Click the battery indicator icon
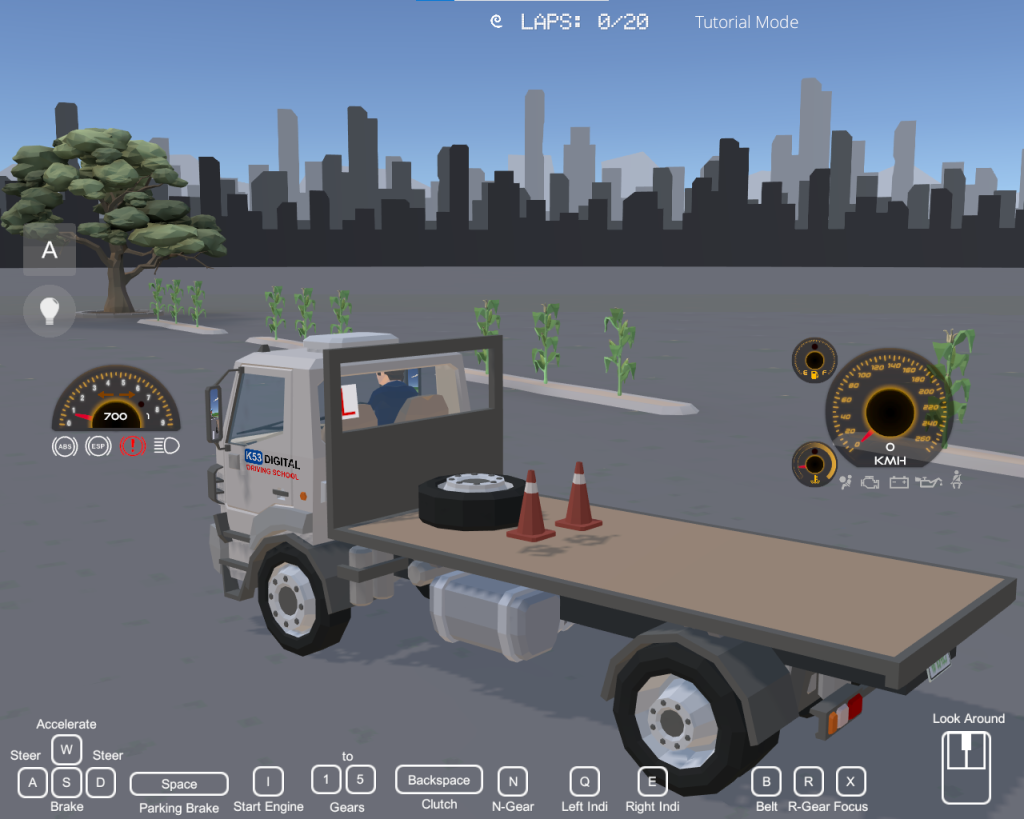 pyautogui.click(x=899, y=483)
